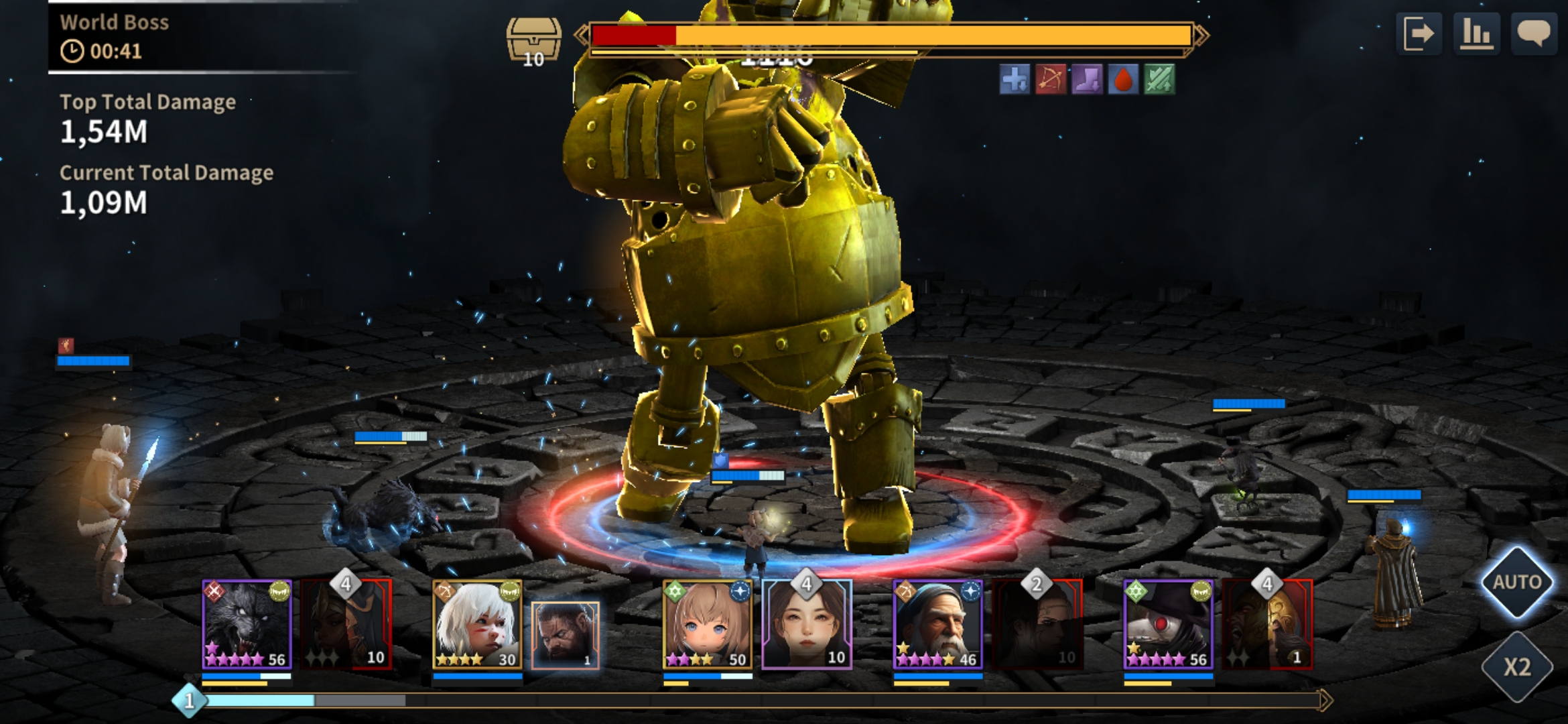The height and width of the screenshot is (724, 1568).
Task: Select the plague doctor hero portrait
Action: click(x=1168, y=625)
